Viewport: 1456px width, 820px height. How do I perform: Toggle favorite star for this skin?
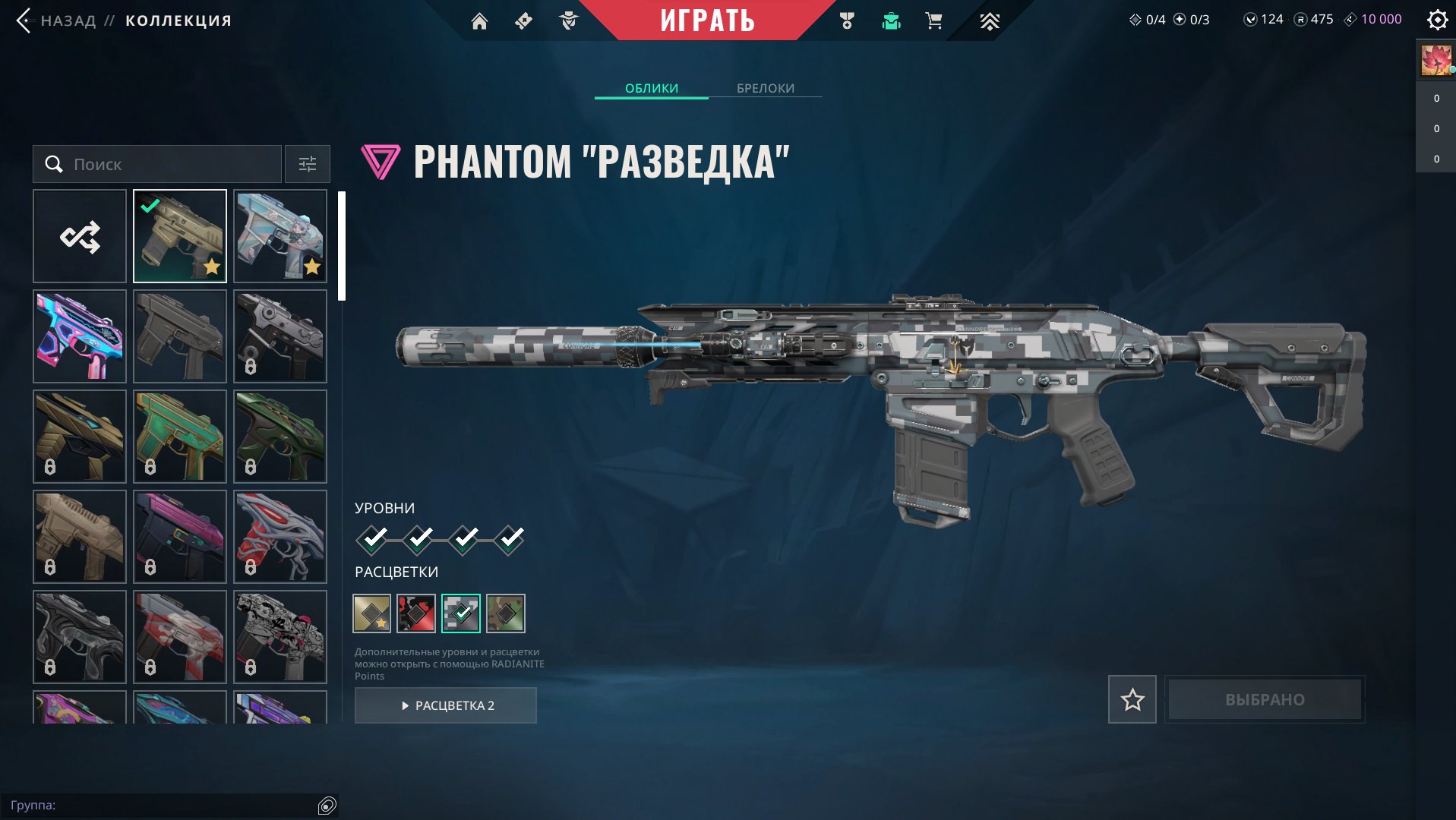tap(1131, 699)
